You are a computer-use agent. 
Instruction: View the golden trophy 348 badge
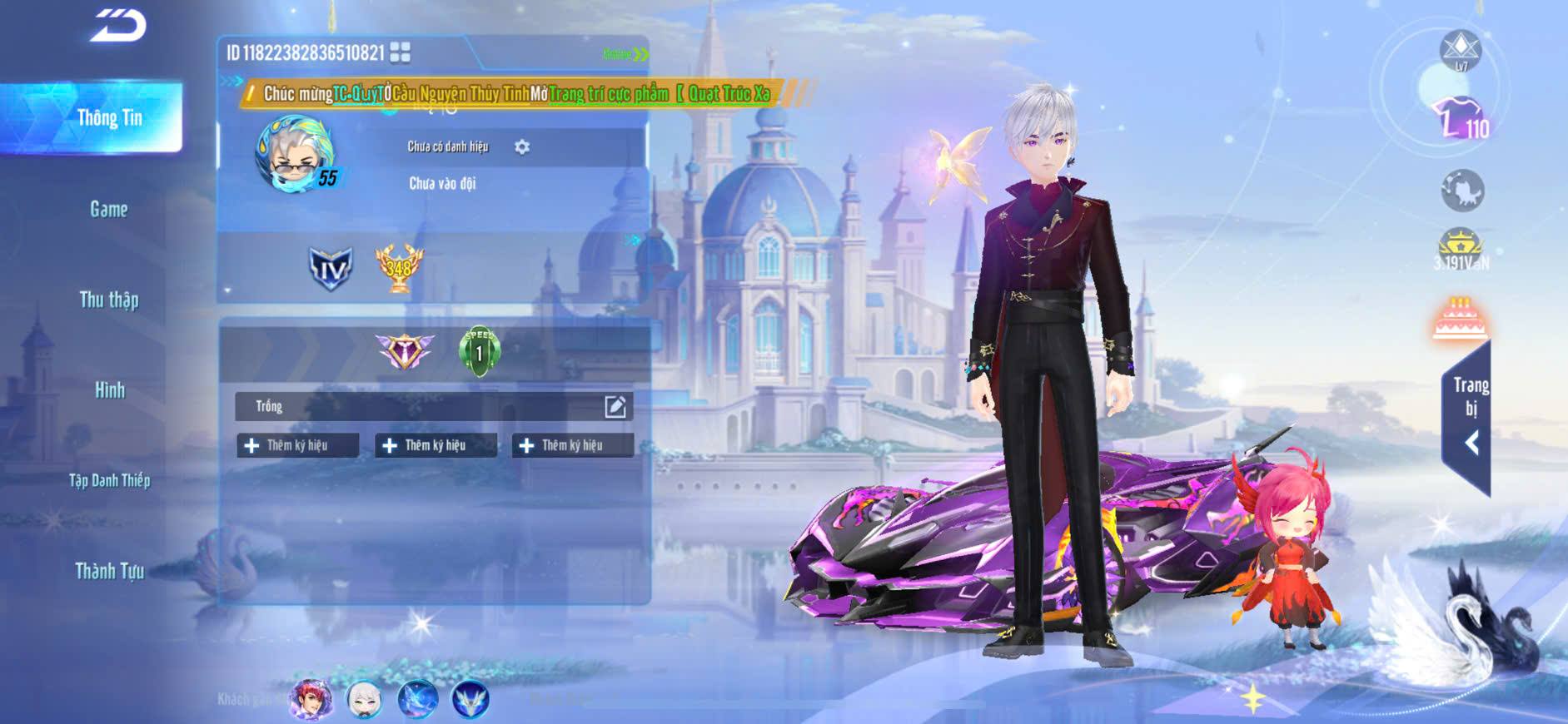click(x=399, y=267)
